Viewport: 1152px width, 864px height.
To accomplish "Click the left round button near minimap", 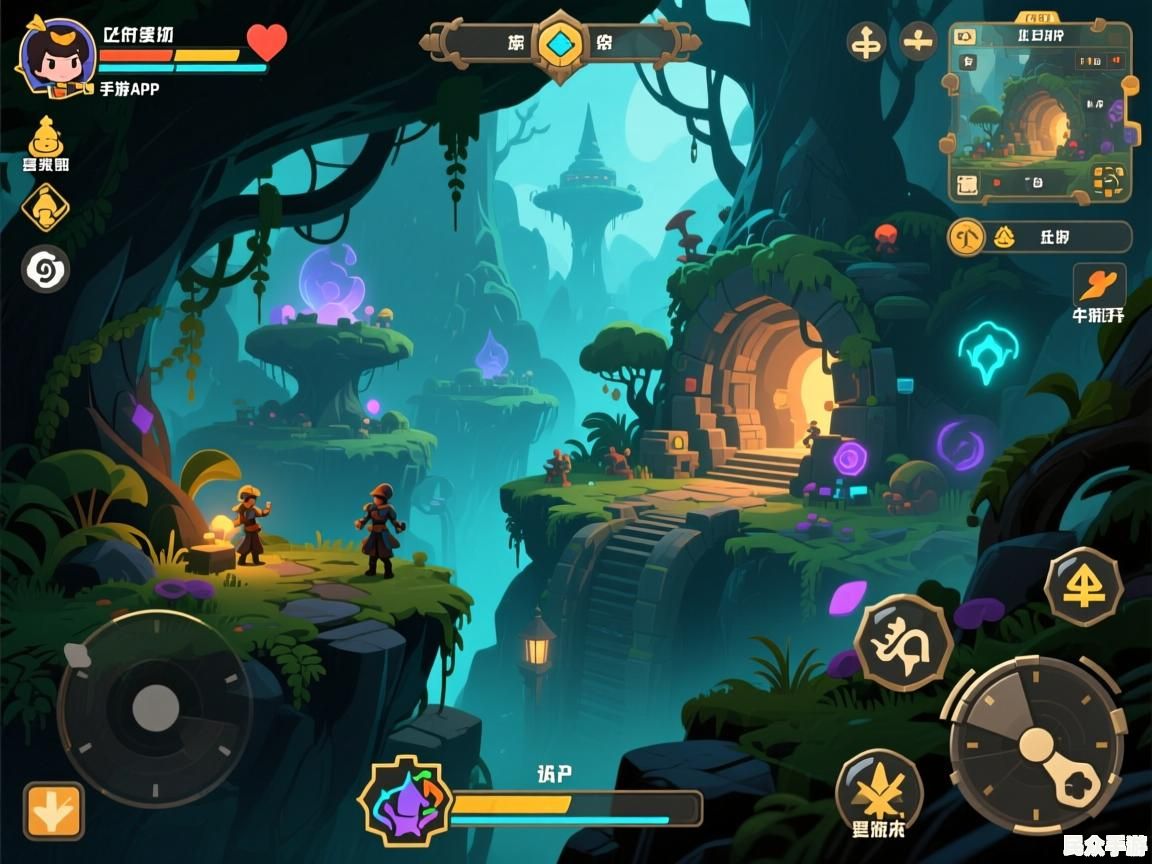I will pyautogui.click(x=866, y=42).
